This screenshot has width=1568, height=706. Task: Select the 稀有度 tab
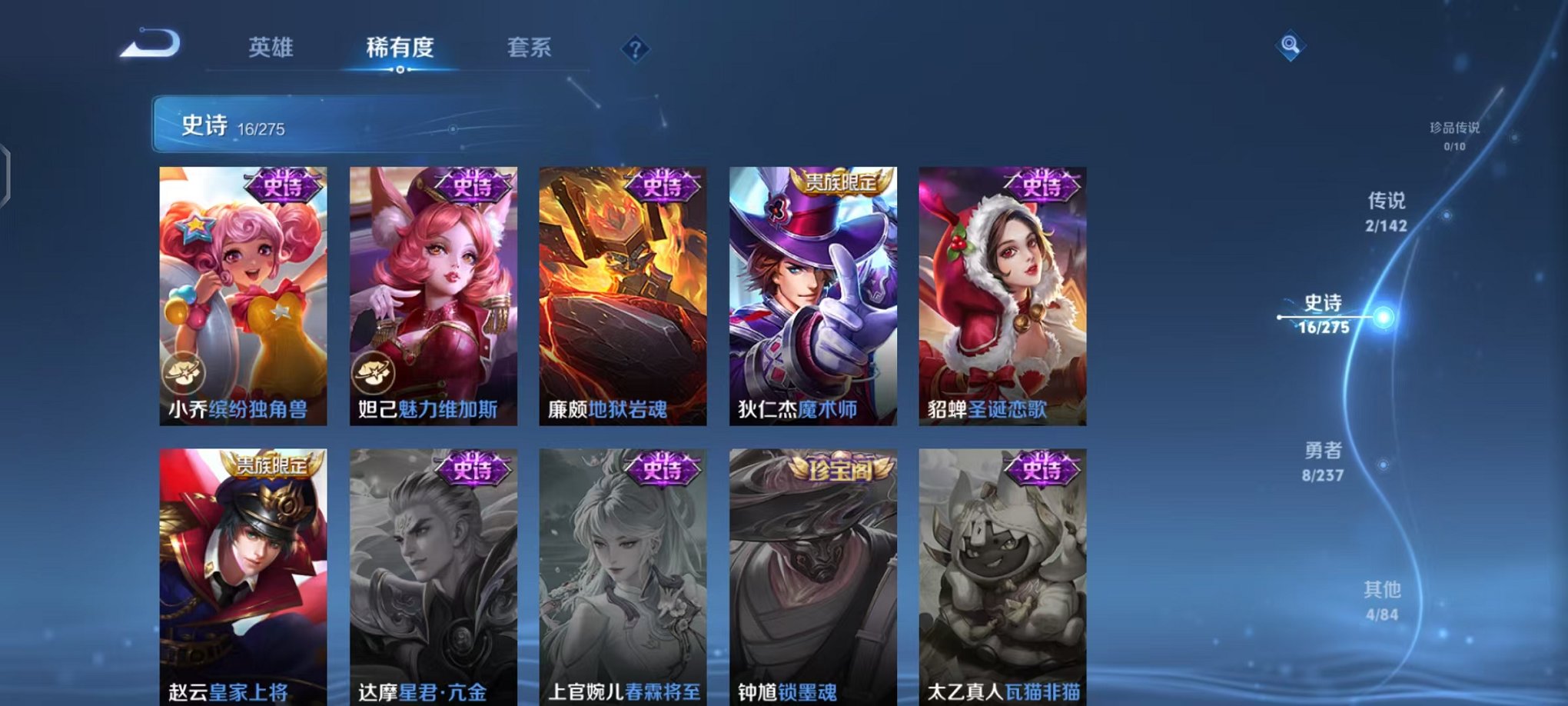[398, 48]
